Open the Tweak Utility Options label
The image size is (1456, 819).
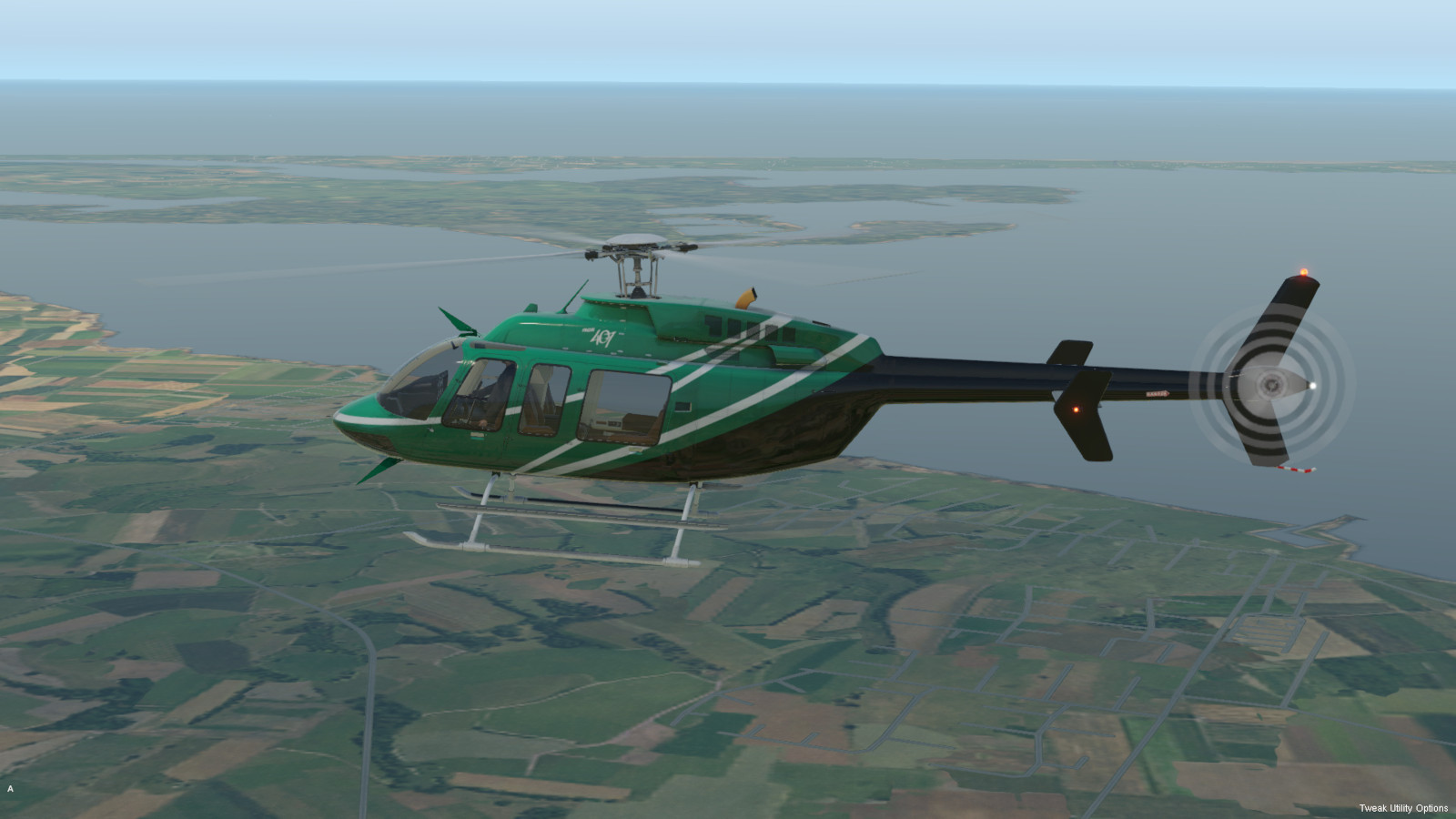[1402, 808]
